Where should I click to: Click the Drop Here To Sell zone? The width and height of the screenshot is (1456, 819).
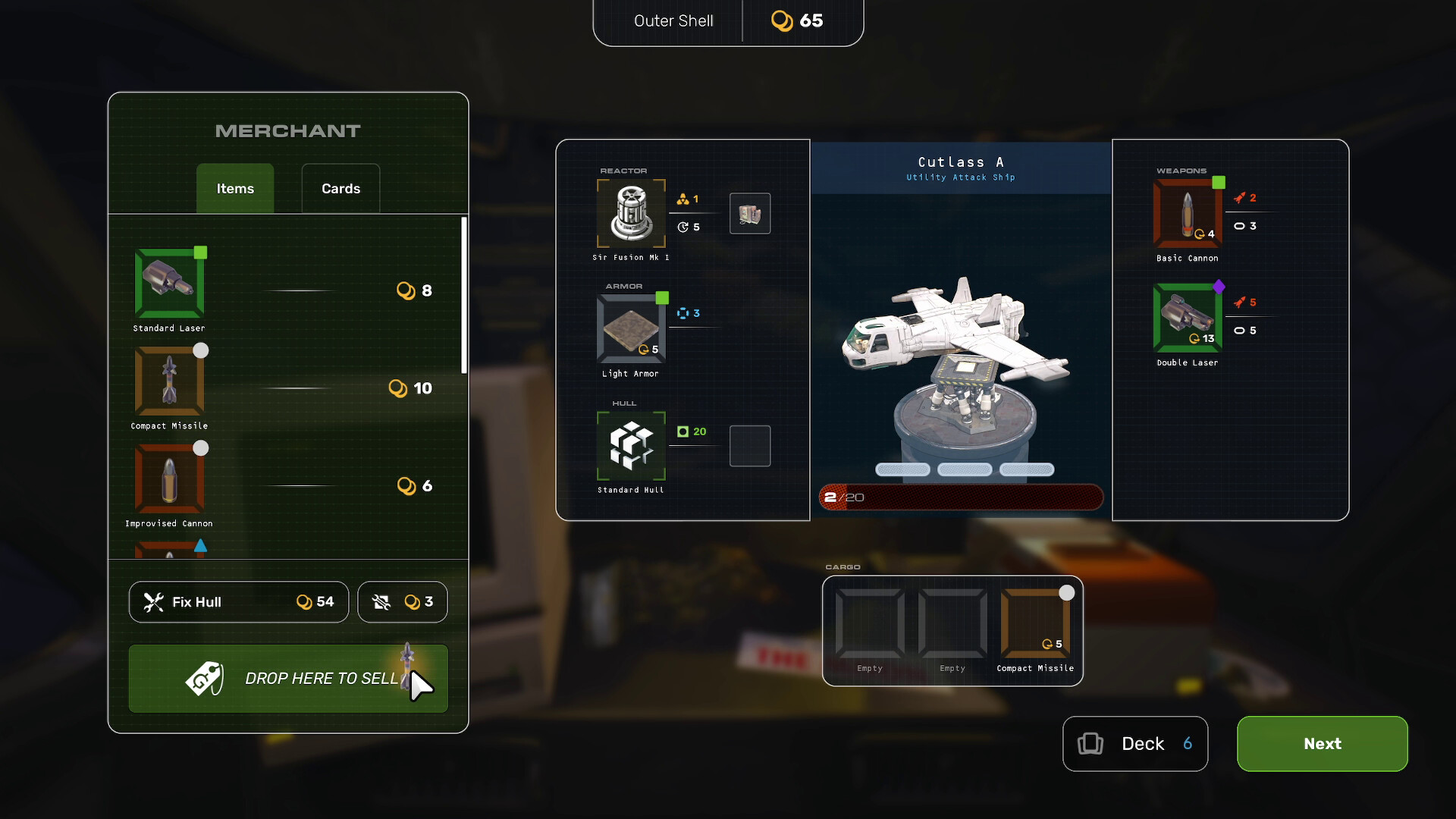pyautogui.click(x=287, y=678)
